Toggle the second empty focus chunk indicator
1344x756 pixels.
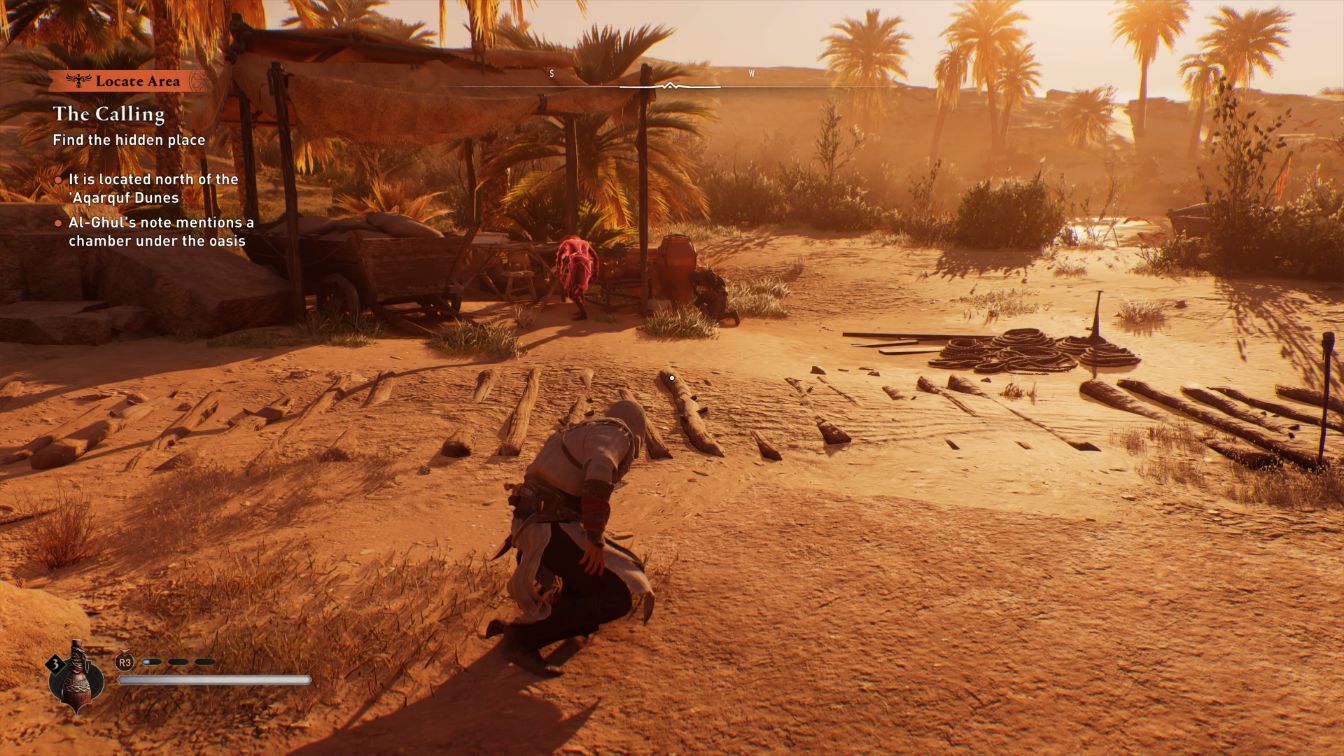[176, 661]
